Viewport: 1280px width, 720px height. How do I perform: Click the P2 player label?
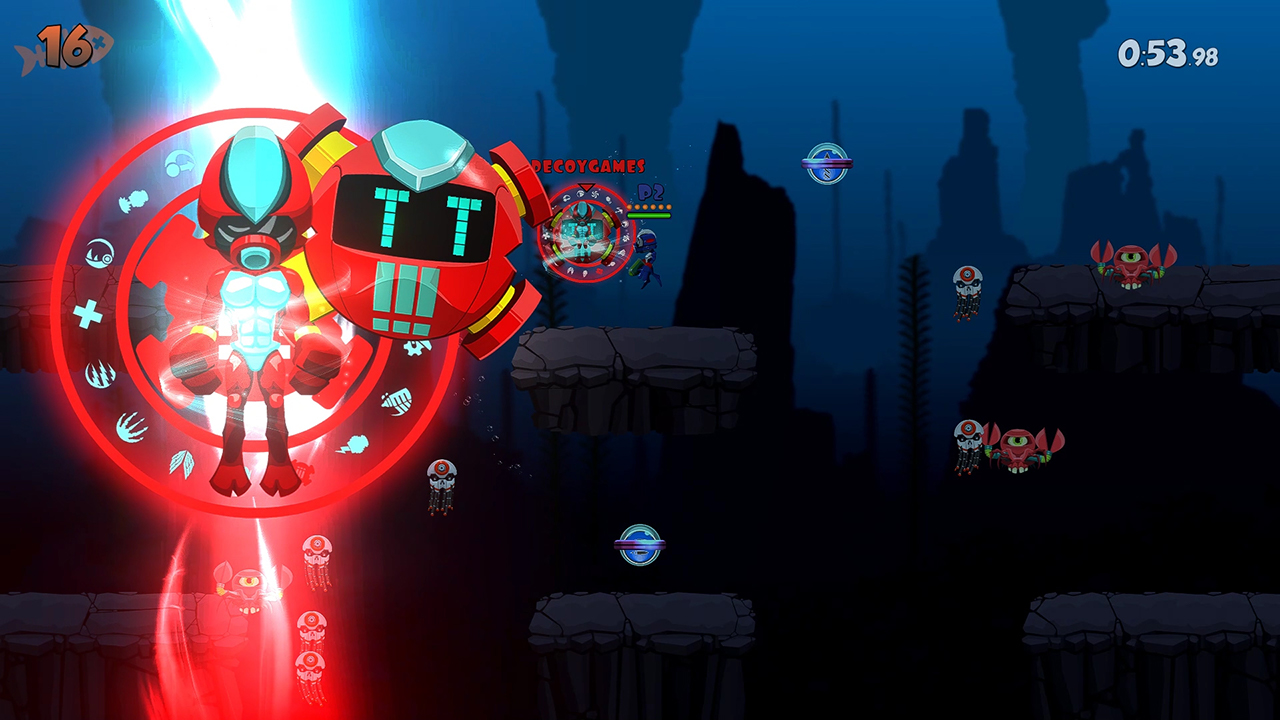[x=650, y=193]
